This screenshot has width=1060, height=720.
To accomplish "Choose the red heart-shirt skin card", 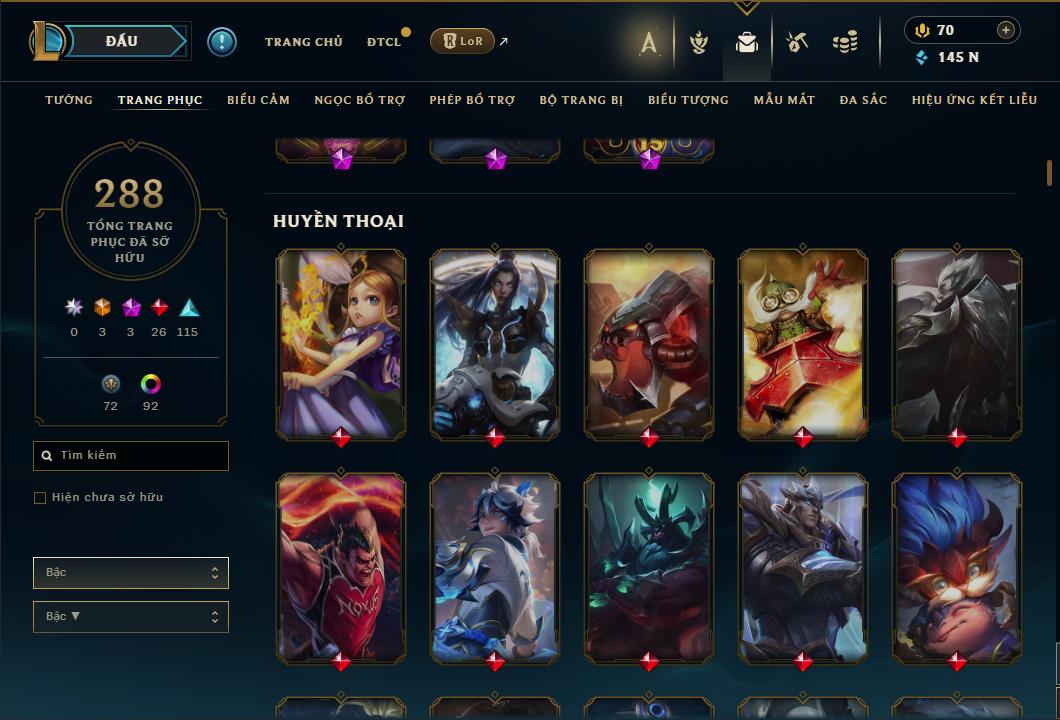I will (x=341, y=565).
